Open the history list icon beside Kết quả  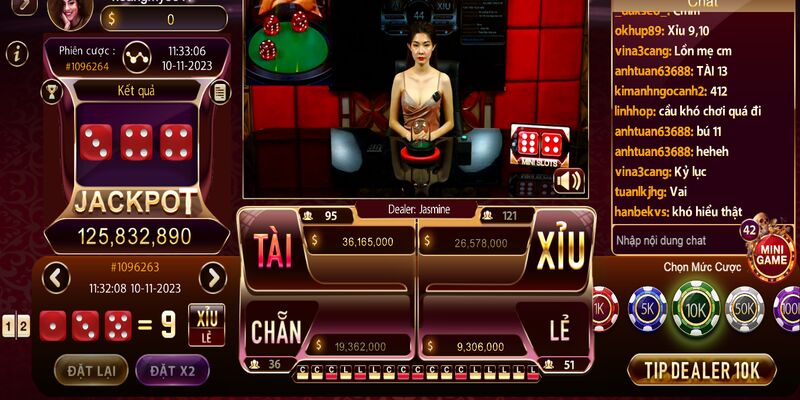tap(221, 92)
